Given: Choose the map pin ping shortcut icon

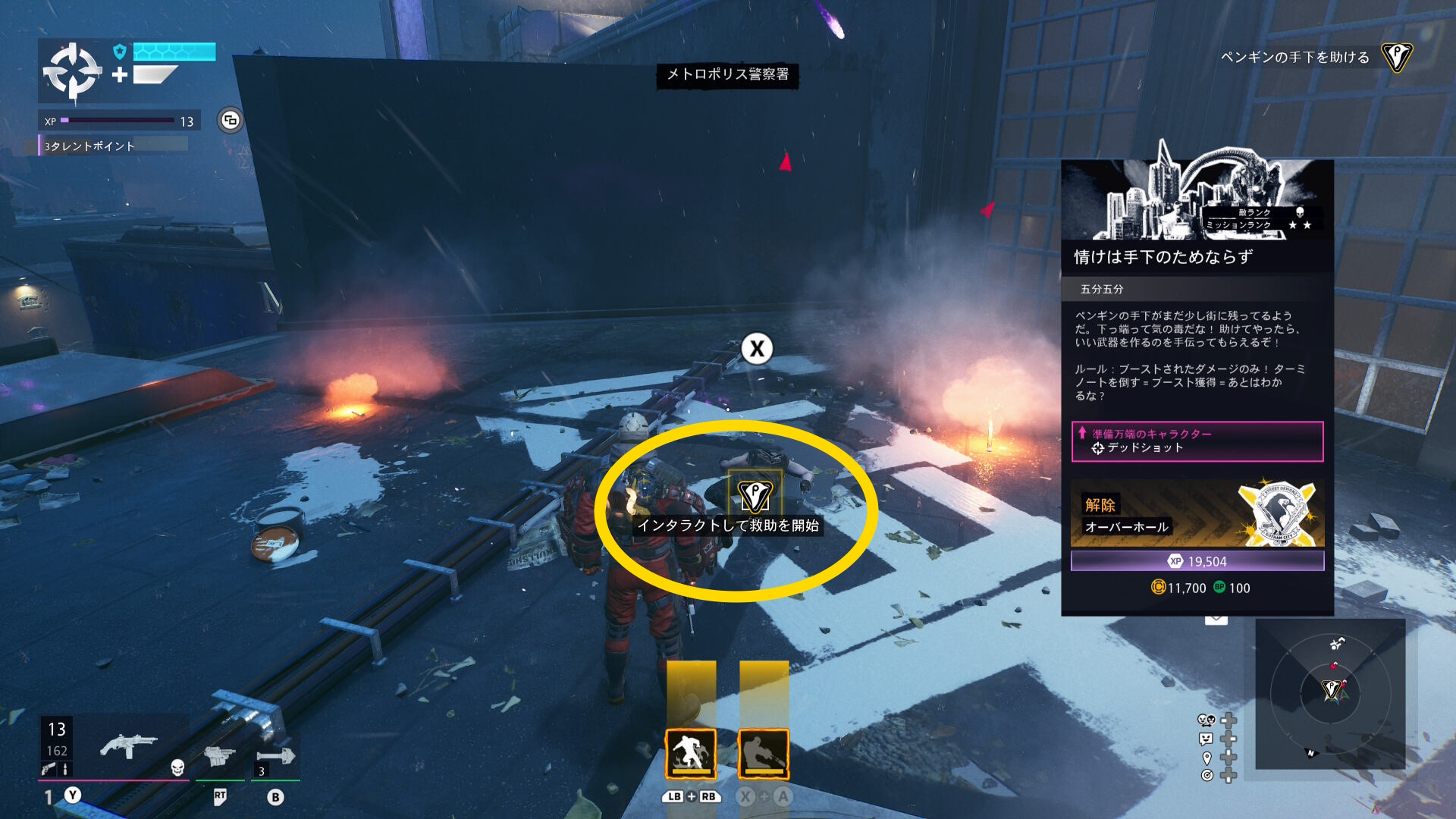Looking at the screenshot, I should pos(1207,758).
